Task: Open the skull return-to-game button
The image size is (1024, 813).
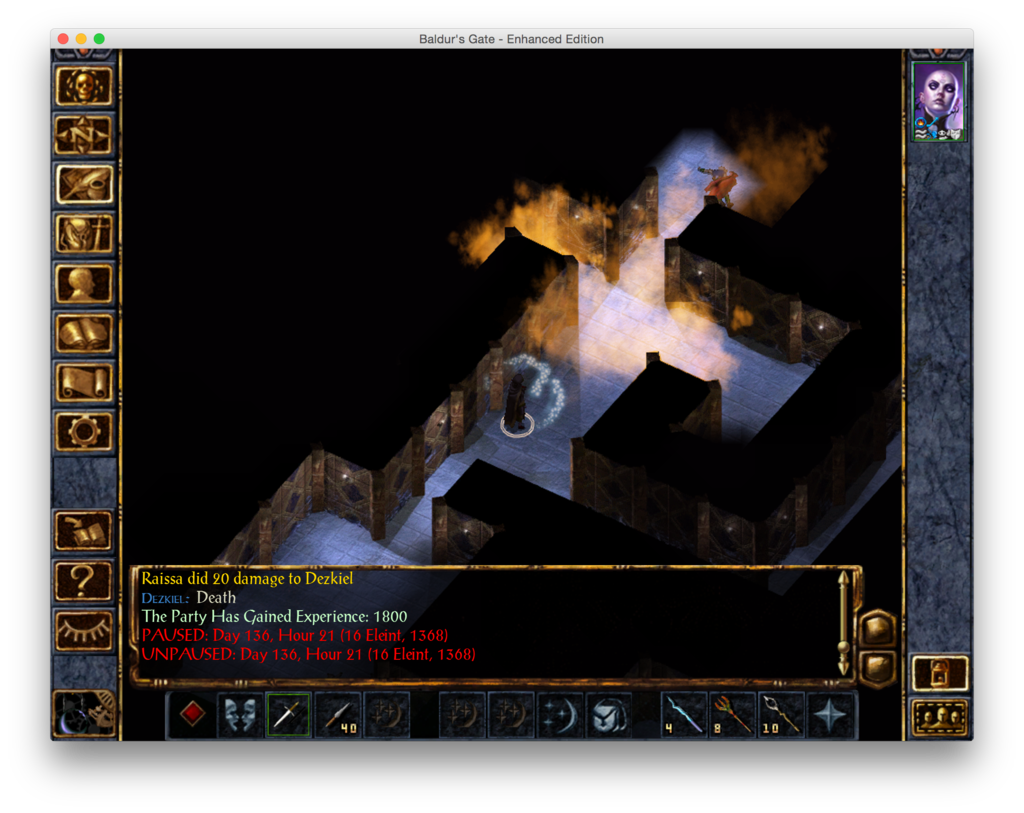Action: 84,87
